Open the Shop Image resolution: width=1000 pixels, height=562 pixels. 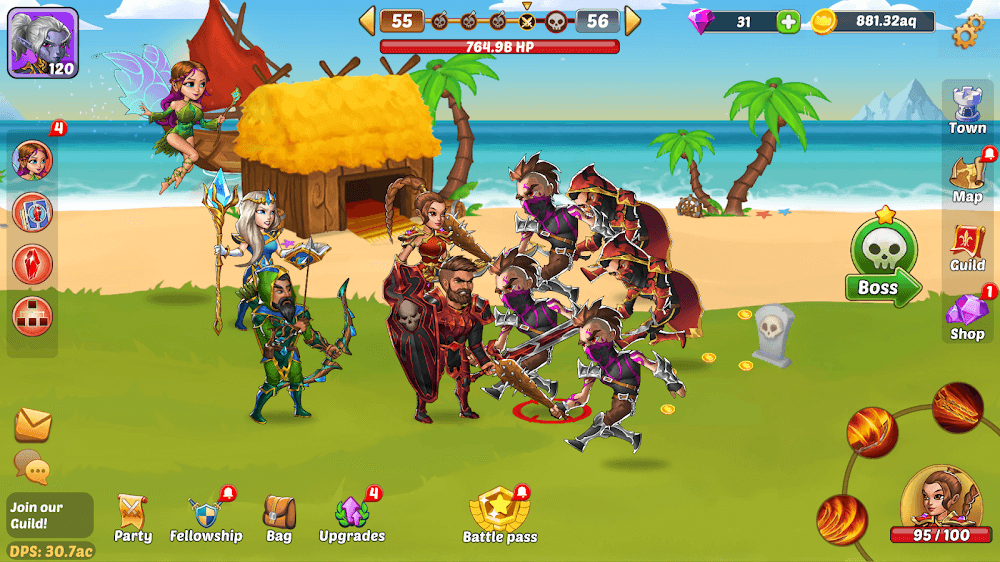pyautogui.click(x=967, y=317)
